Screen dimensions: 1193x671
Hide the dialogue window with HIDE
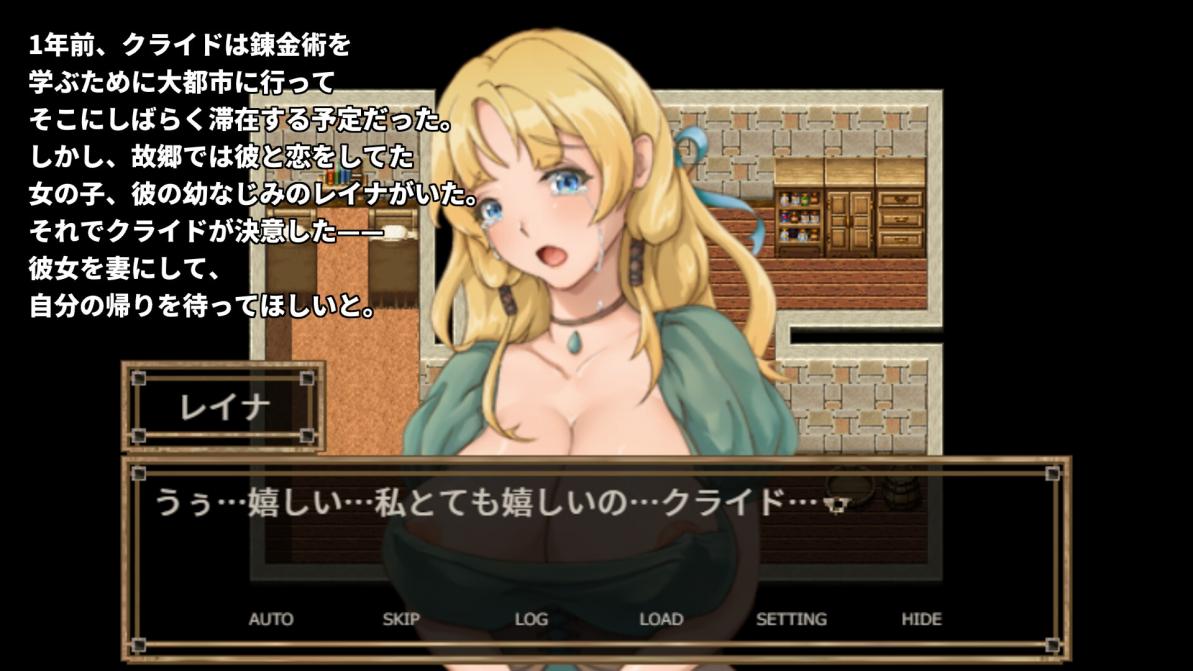pyautogui.click(x=921, y=619)
